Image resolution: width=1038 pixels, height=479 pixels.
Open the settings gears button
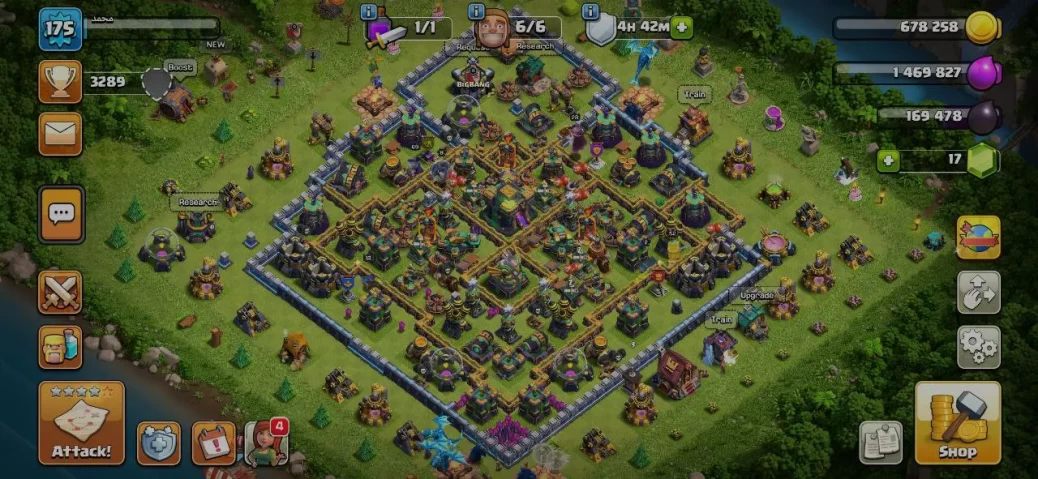pyautogui.click(x=978, y=347)
